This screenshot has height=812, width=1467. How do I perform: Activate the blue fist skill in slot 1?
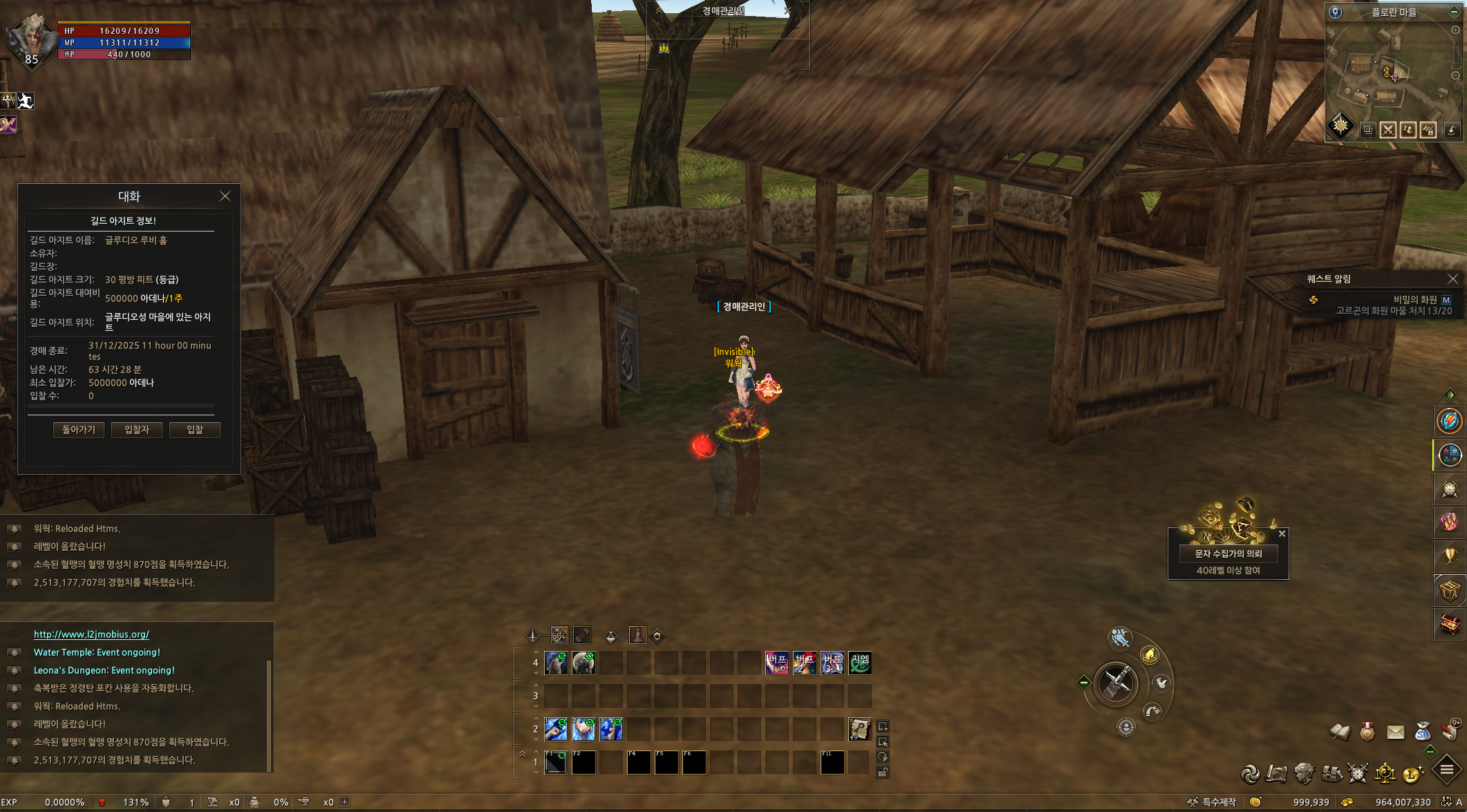556,729
